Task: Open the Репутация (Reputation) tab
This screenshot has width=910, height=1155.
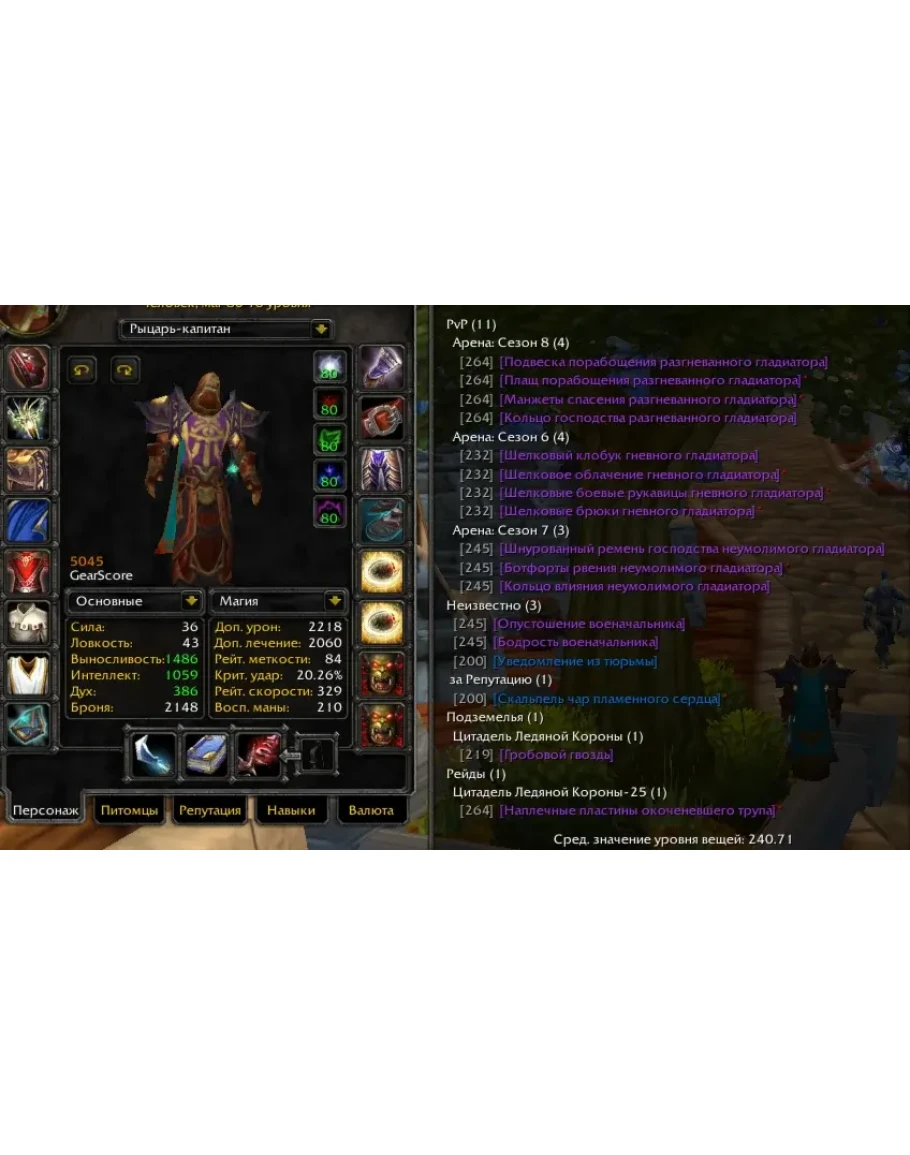Action: [x=209, y=810]
